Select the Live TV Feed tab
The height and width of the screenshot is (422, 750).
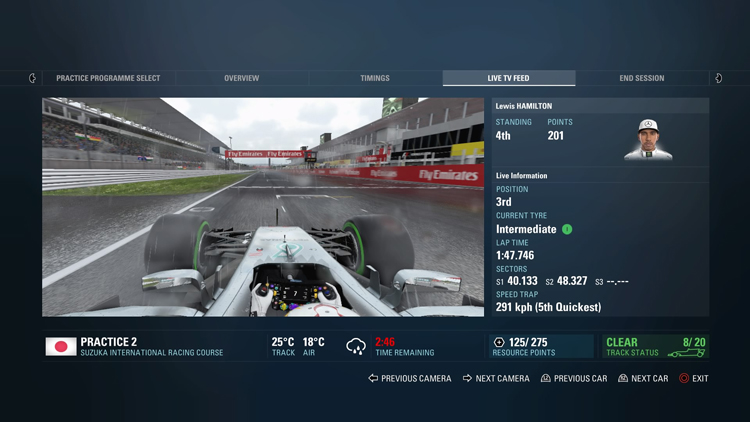(x=509, y=78)
